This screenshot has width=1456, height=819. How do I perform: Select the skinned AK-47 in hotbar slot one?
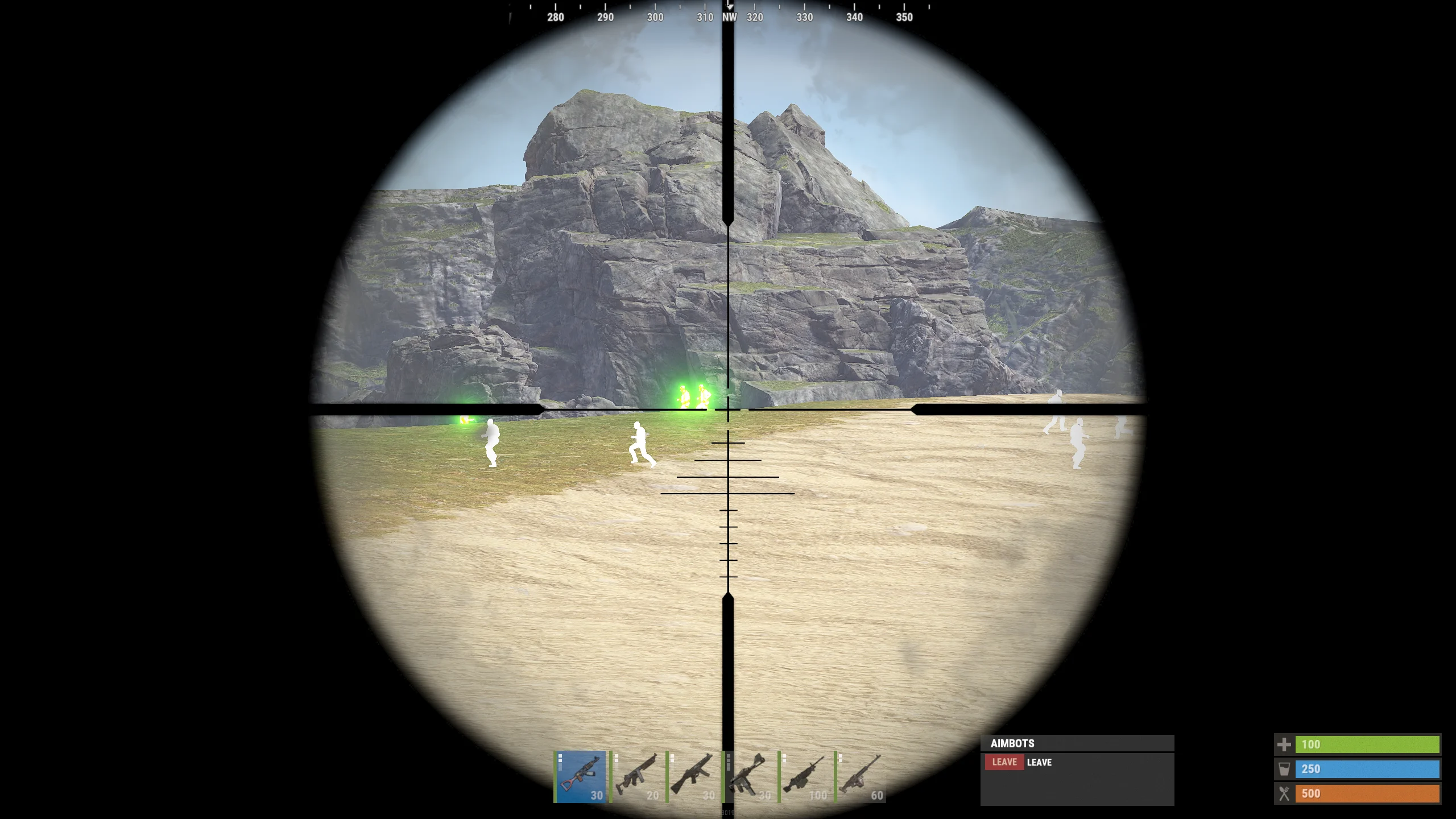point(580,776)
